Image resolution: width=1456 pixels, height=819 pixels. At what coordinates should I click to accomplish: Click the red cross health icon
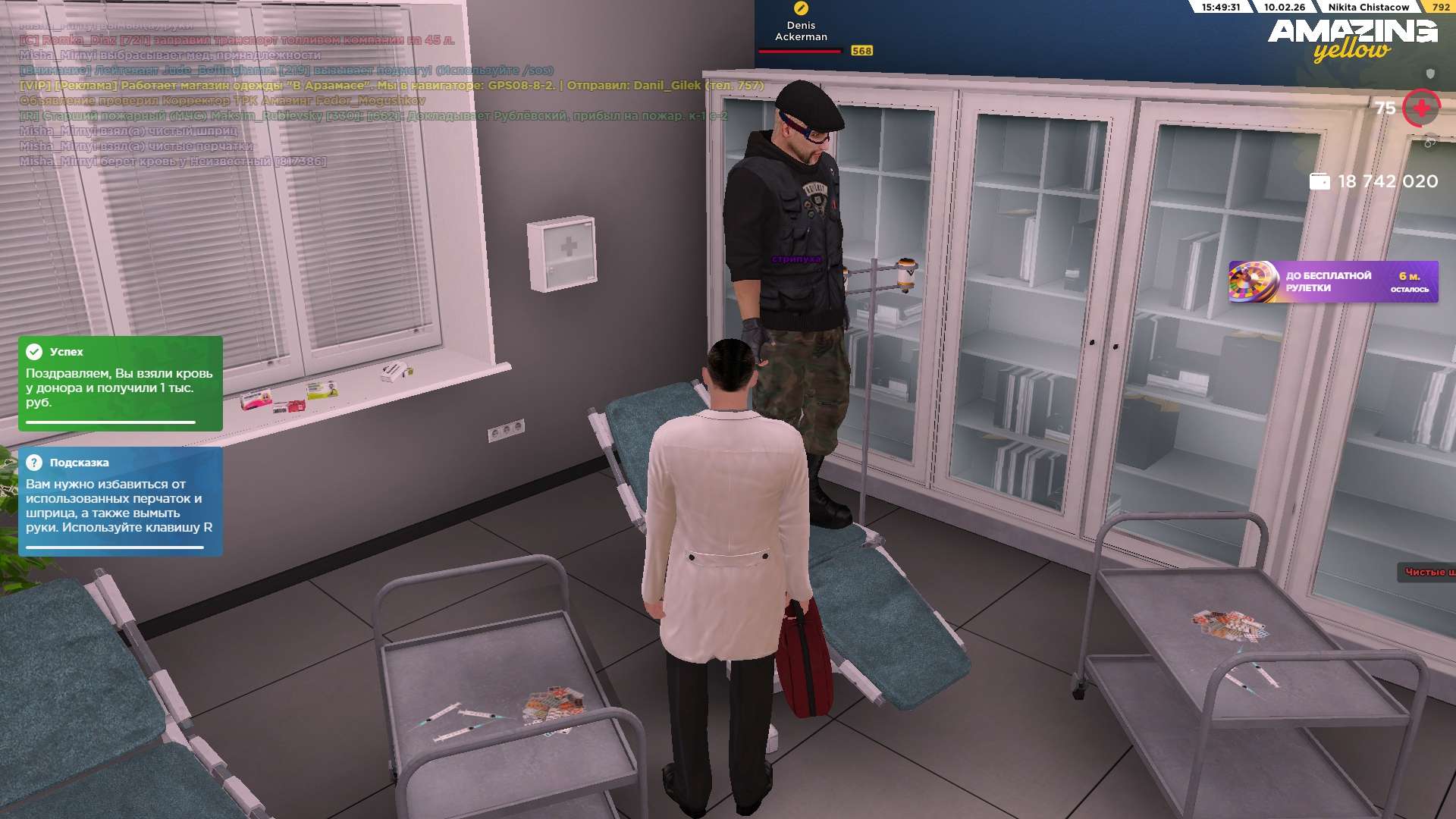pos(1421,108)
